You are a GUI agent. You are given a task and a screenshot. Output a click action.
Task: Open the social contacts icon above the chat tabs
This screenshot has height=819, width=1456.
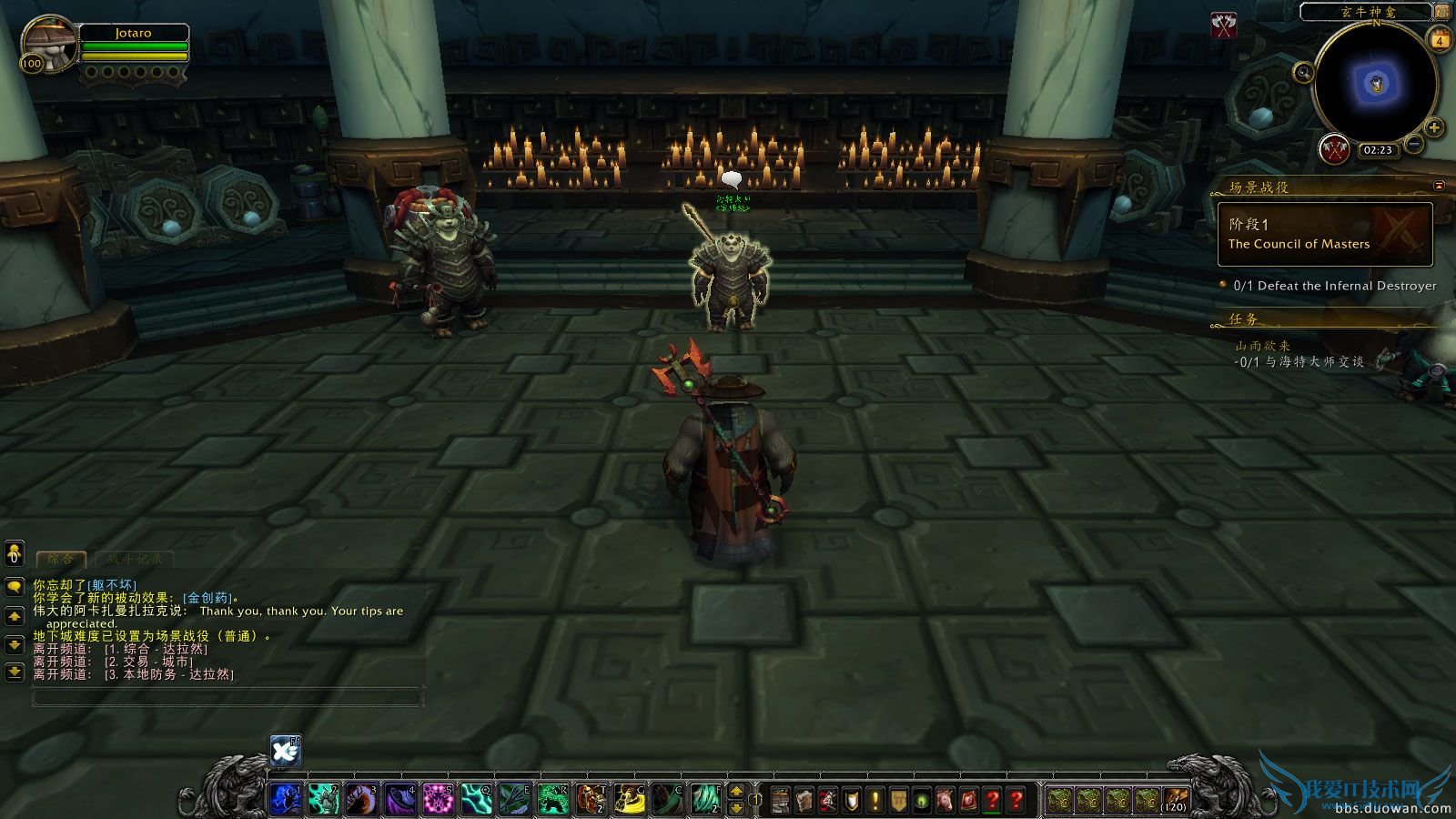[x=15, y=554]
